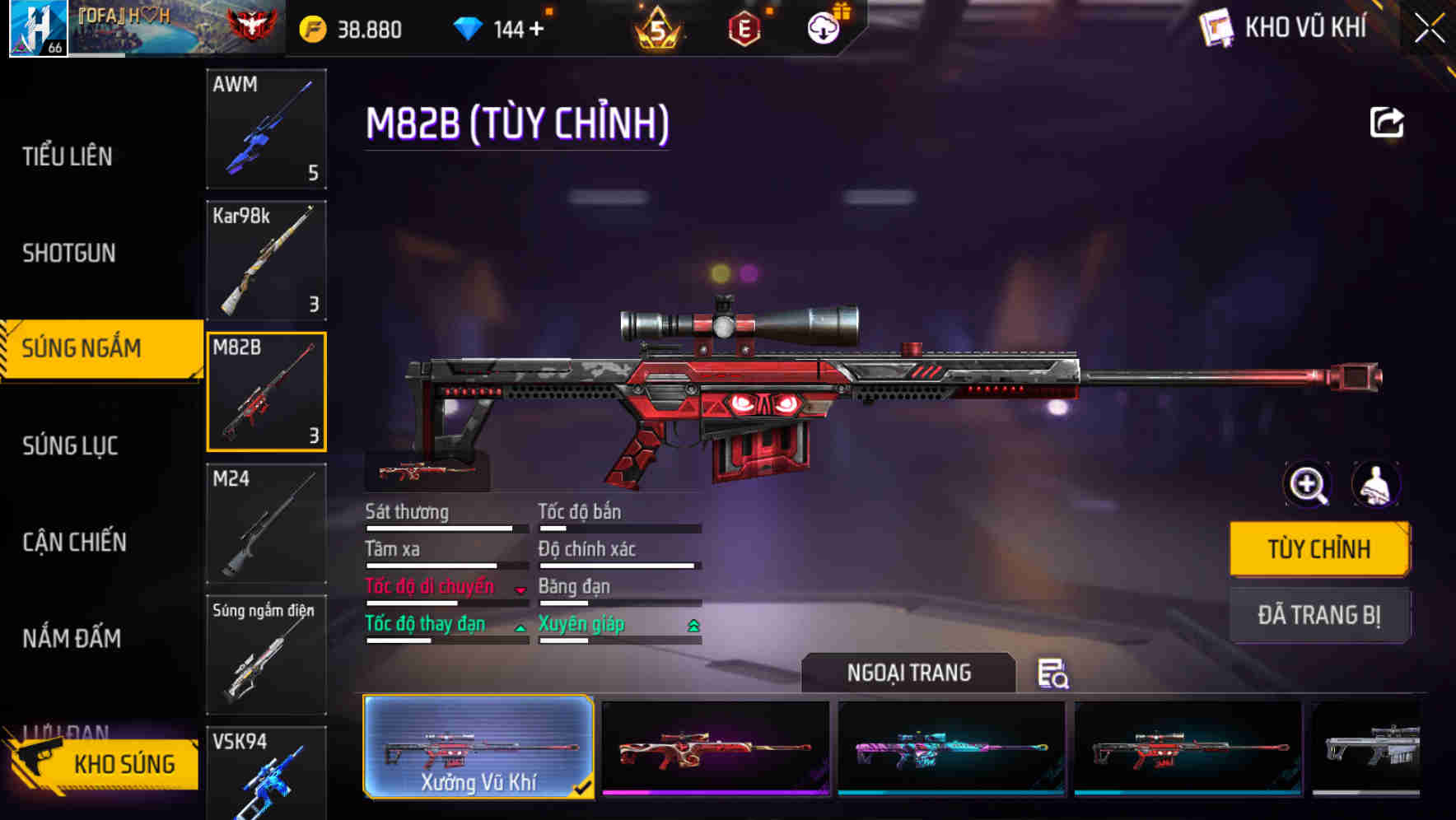
Task: Toggle the Tốc độ di chuyển red indicator
Action: pos(519,589)
